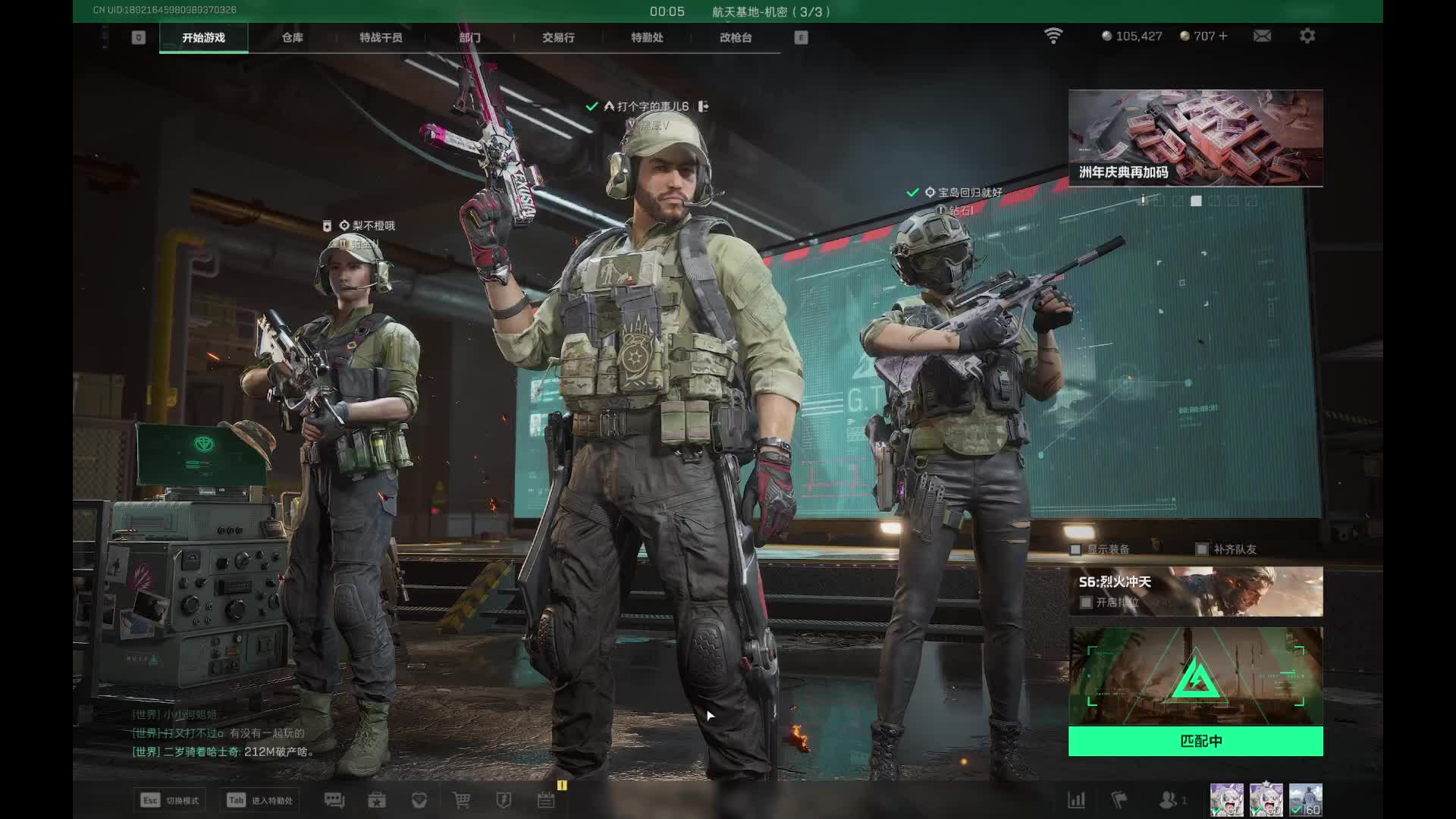
Task: Click the plus button beside 707 currency
Action: point(1222,36)
